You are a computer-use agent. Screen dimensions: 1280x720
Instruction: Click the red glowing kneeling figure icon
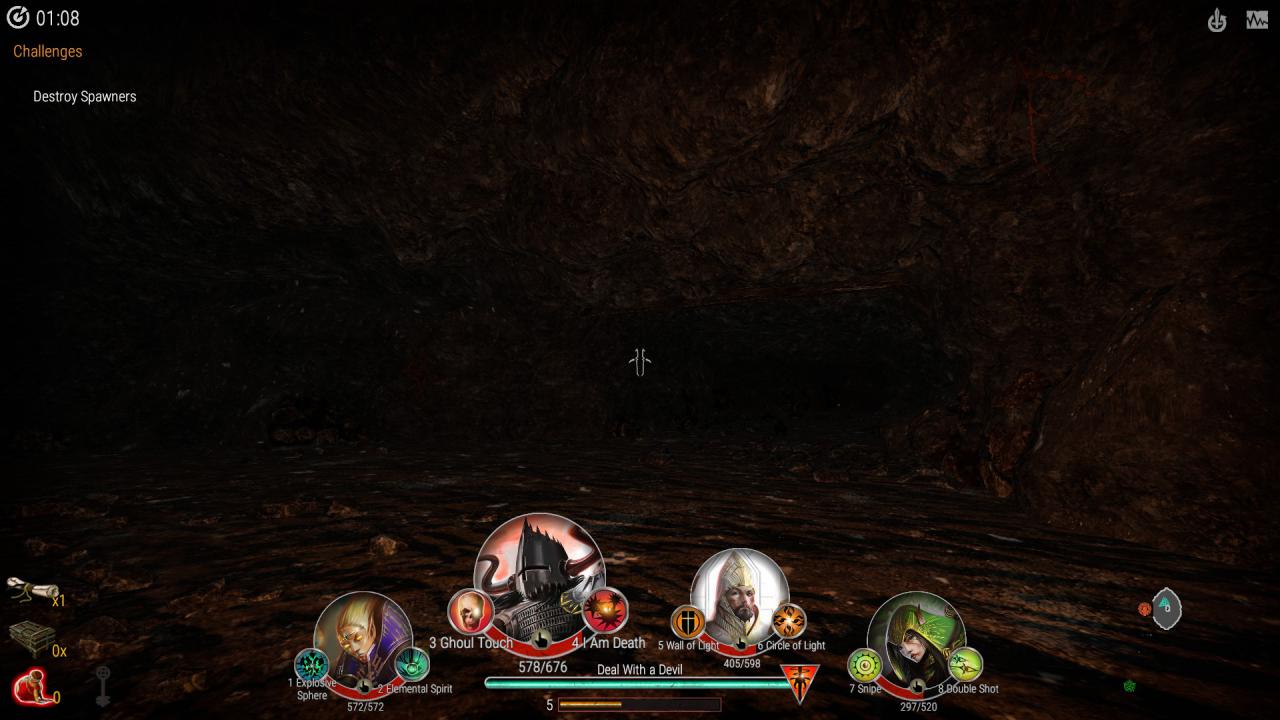pos(30,688)
